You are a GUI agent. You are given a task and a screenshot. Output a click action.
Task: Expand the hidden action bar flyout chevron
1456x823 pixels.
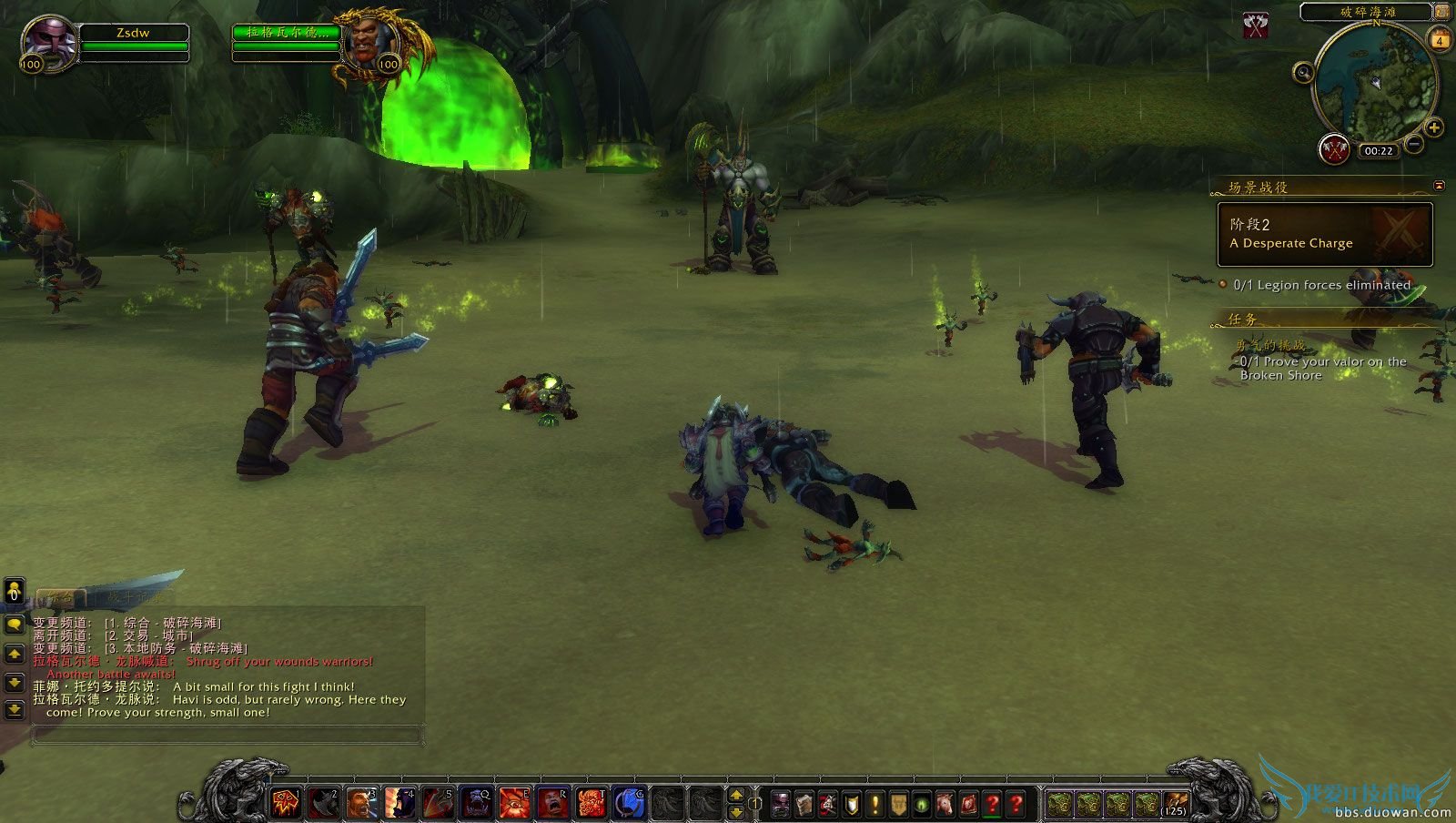(x=734, y=794)
